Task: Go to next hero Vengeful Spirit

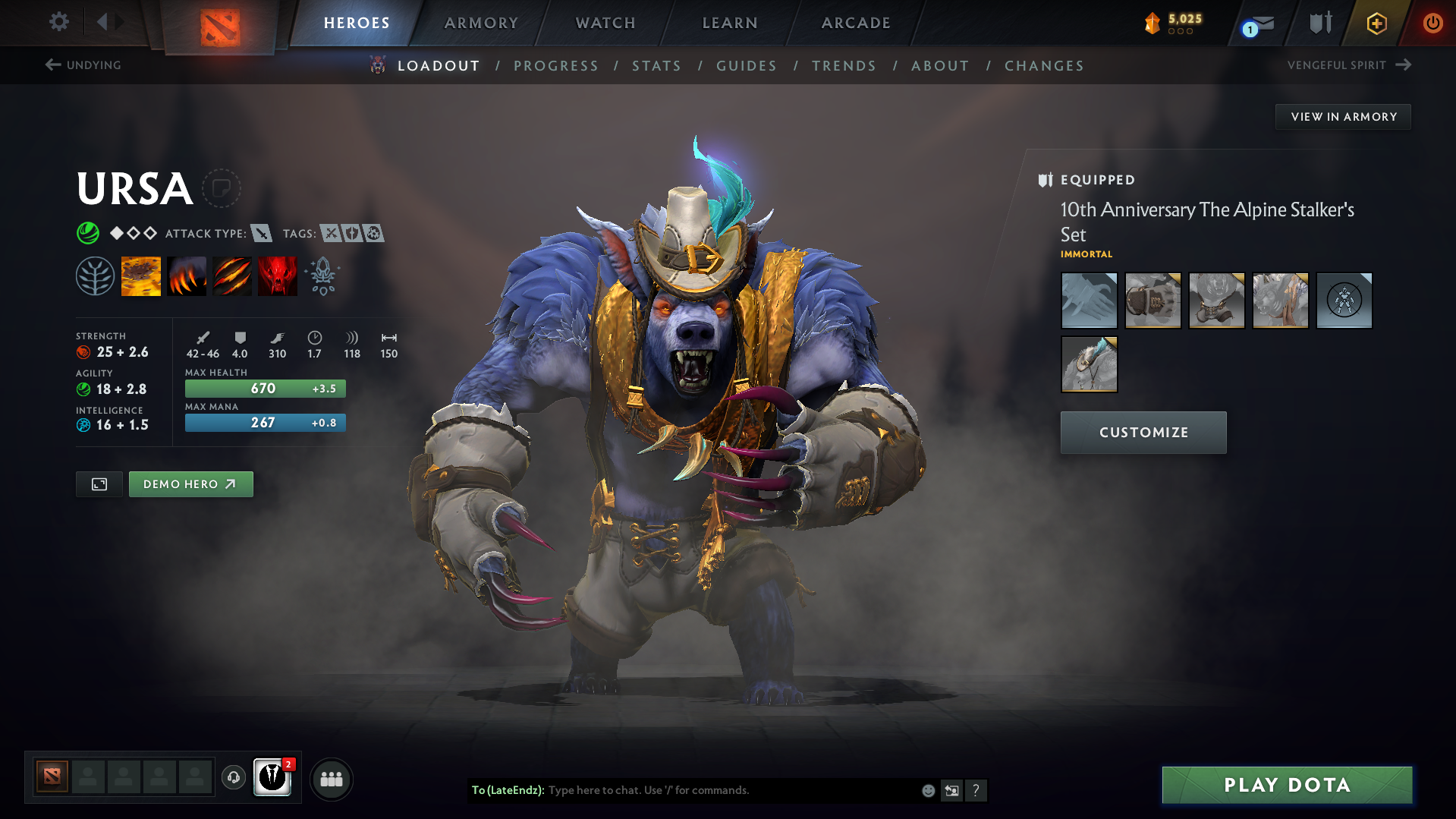Action: [1348, 65]
